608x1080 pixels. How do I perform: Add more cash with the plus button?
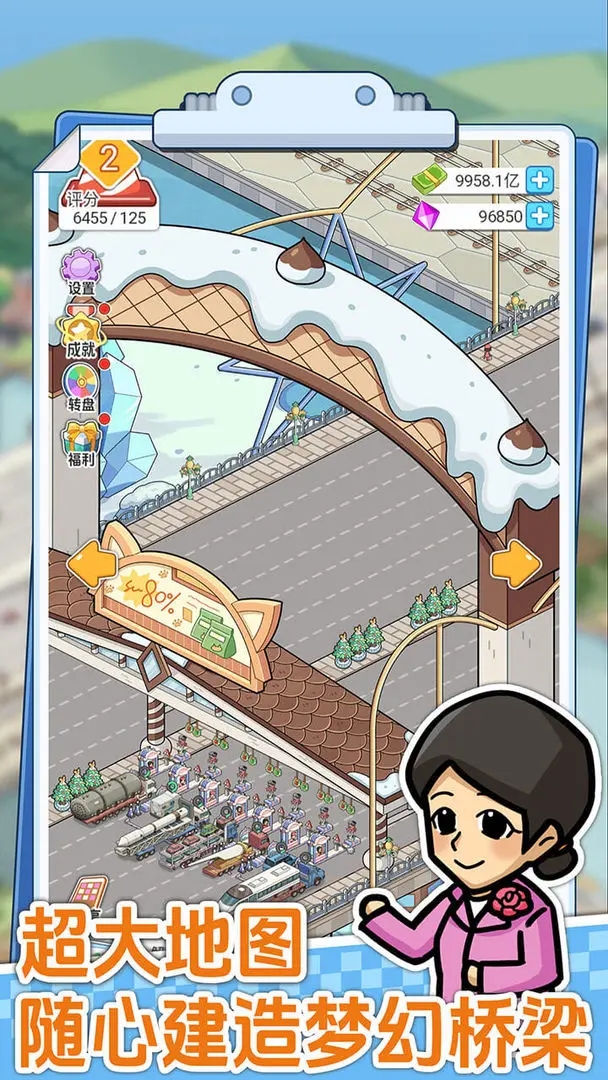coord(539,181)
